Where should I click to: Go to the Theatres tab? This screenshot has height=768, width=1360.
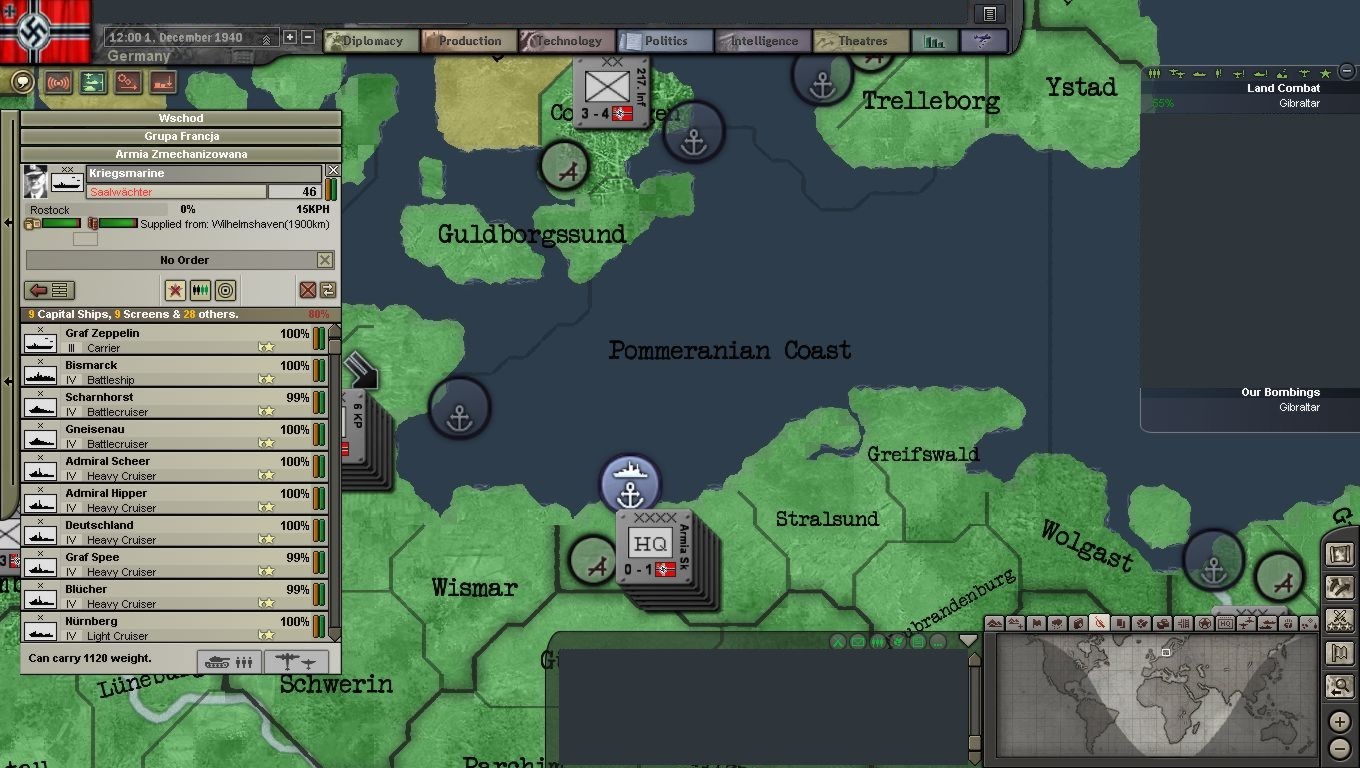[x=857, y=41]
